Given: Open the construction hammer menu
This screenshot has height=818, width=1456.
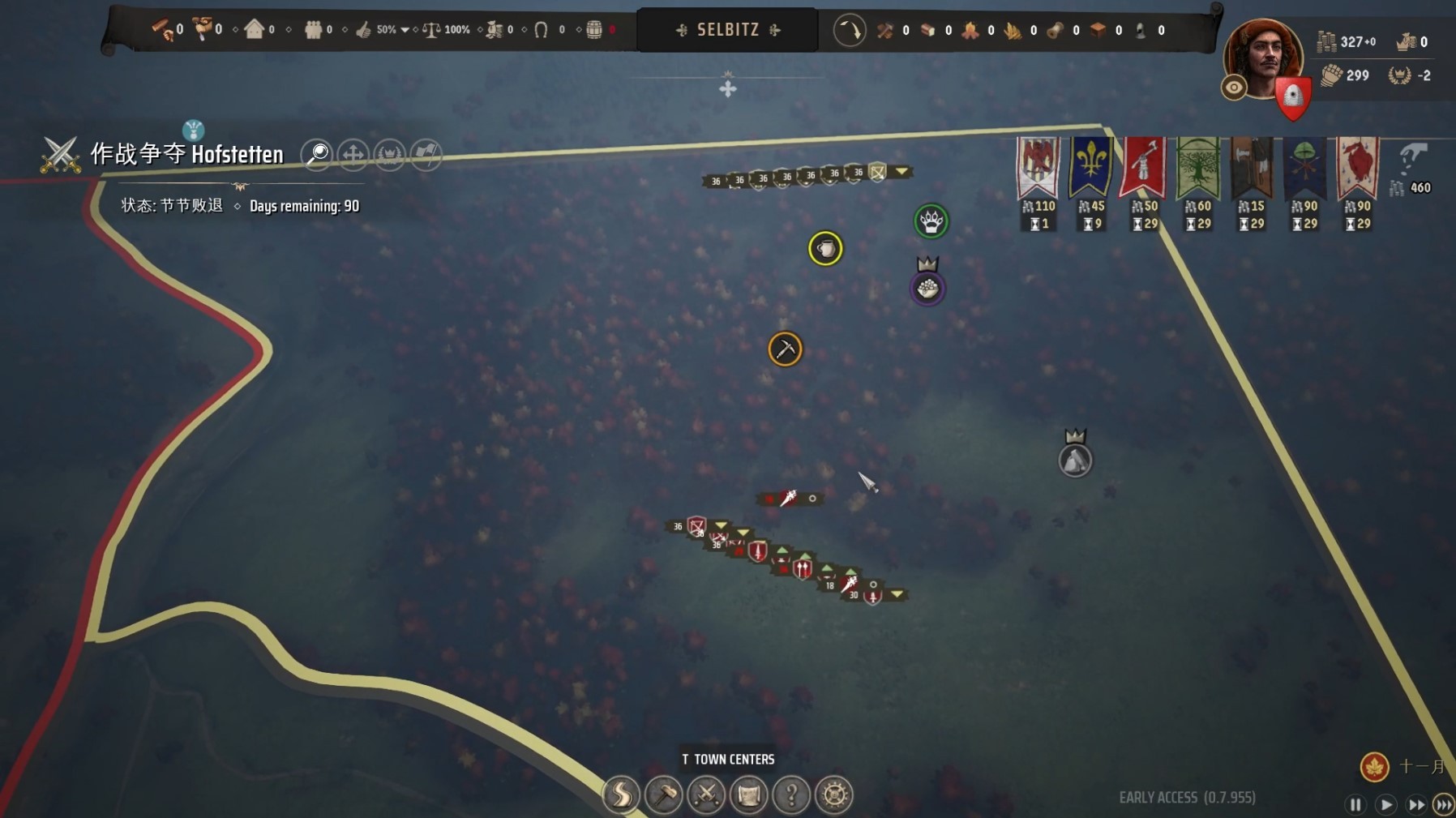Looking at the screenshot, I should coord(664,794).
